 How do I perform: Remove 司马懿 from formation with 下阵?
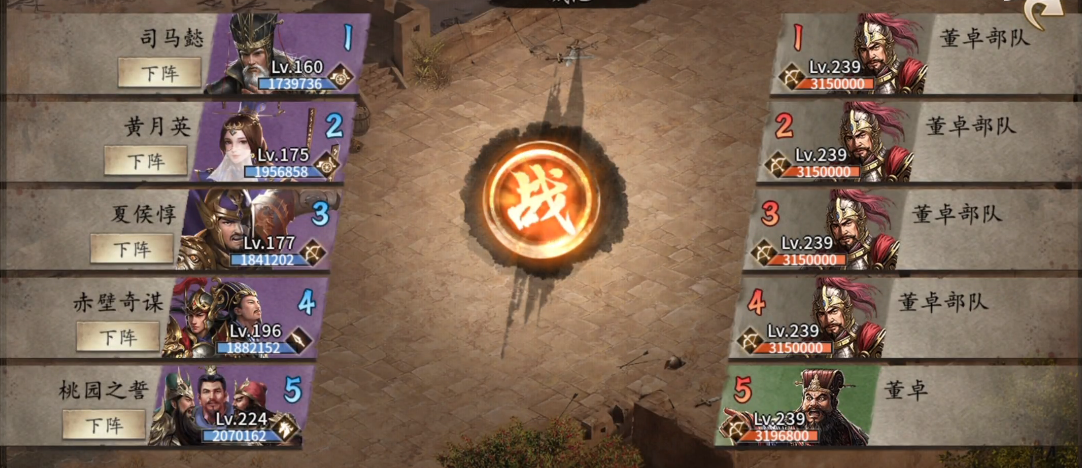[159, 73]
